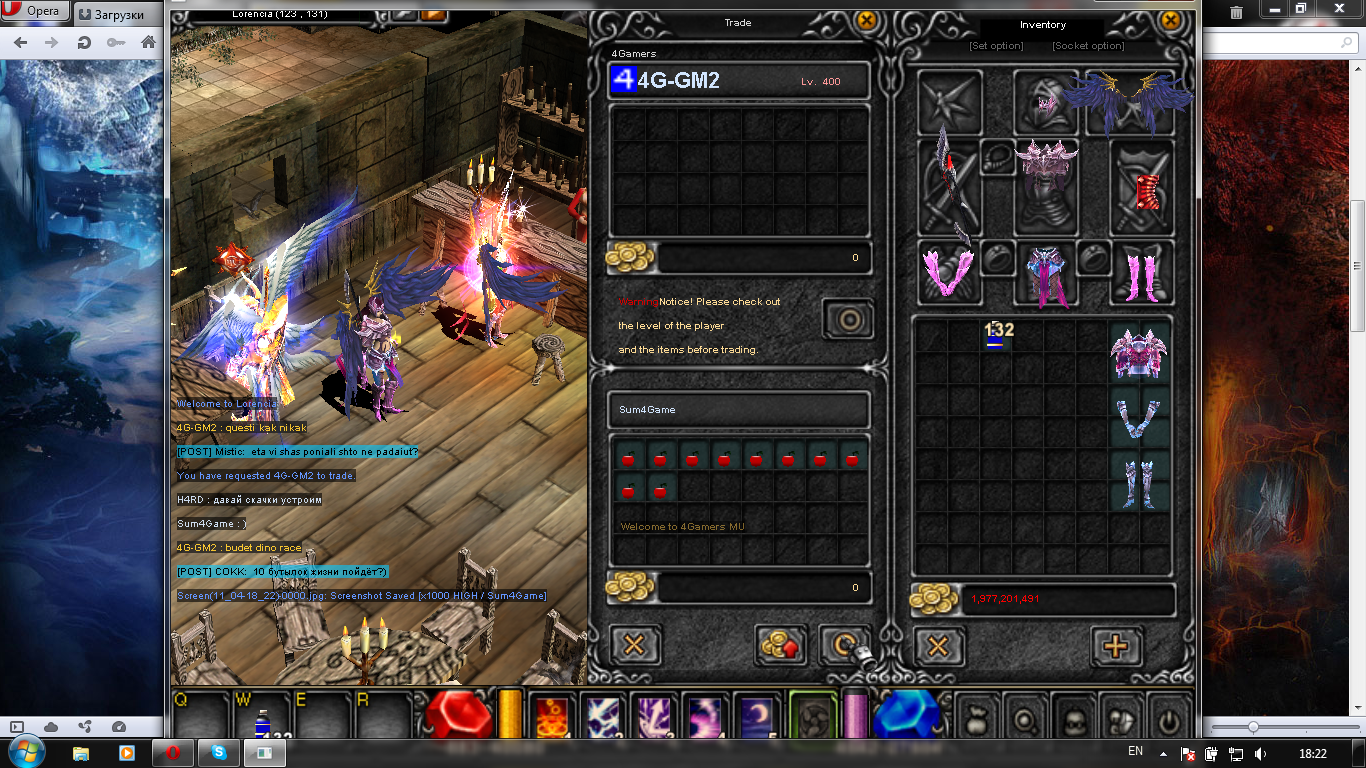Viewport: 1366px width, 768px height.
Task: Close the inventory with the bottom X button
Action: [938, 646]
